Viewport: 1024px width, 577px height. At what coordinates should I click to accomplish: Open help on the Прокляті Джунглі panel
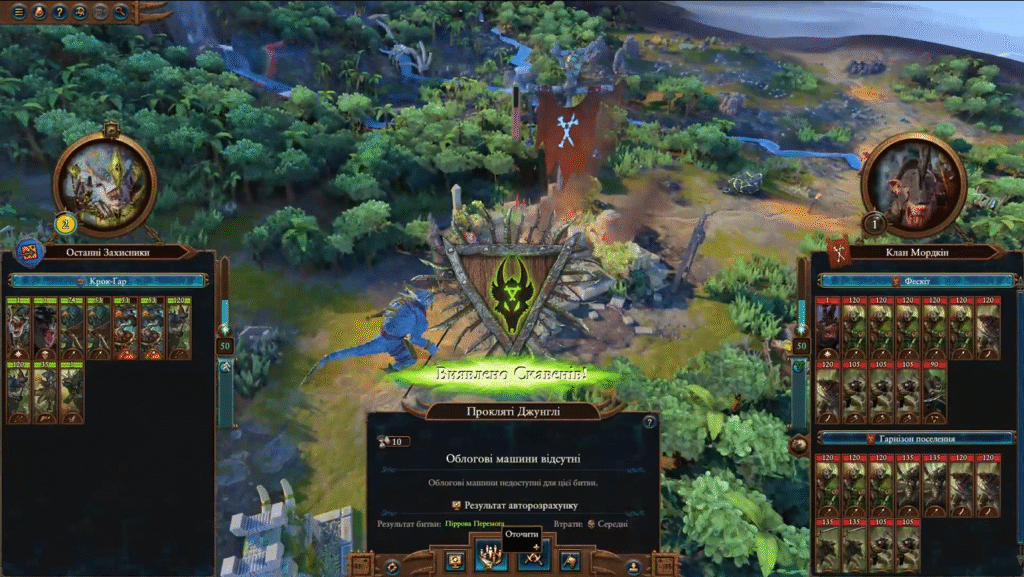click(649, 422)
